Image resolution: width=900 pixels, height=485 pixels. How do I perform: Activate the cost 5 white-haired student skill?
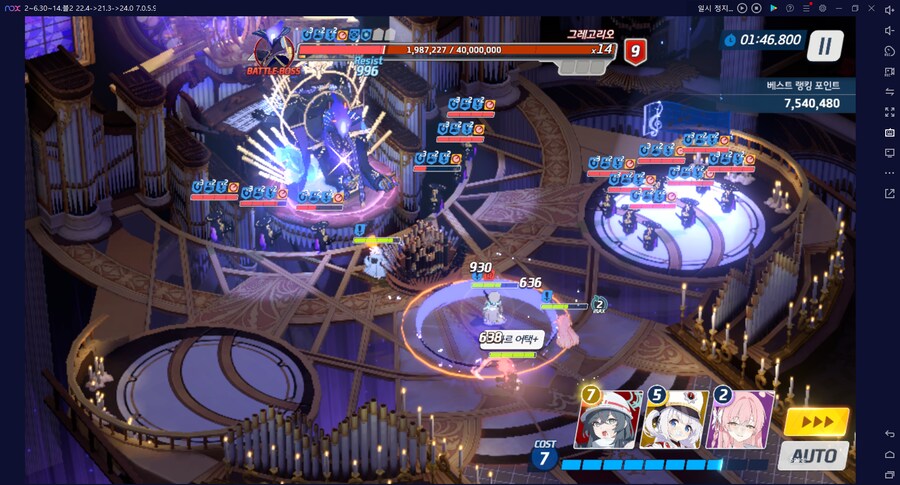point(674,420)
